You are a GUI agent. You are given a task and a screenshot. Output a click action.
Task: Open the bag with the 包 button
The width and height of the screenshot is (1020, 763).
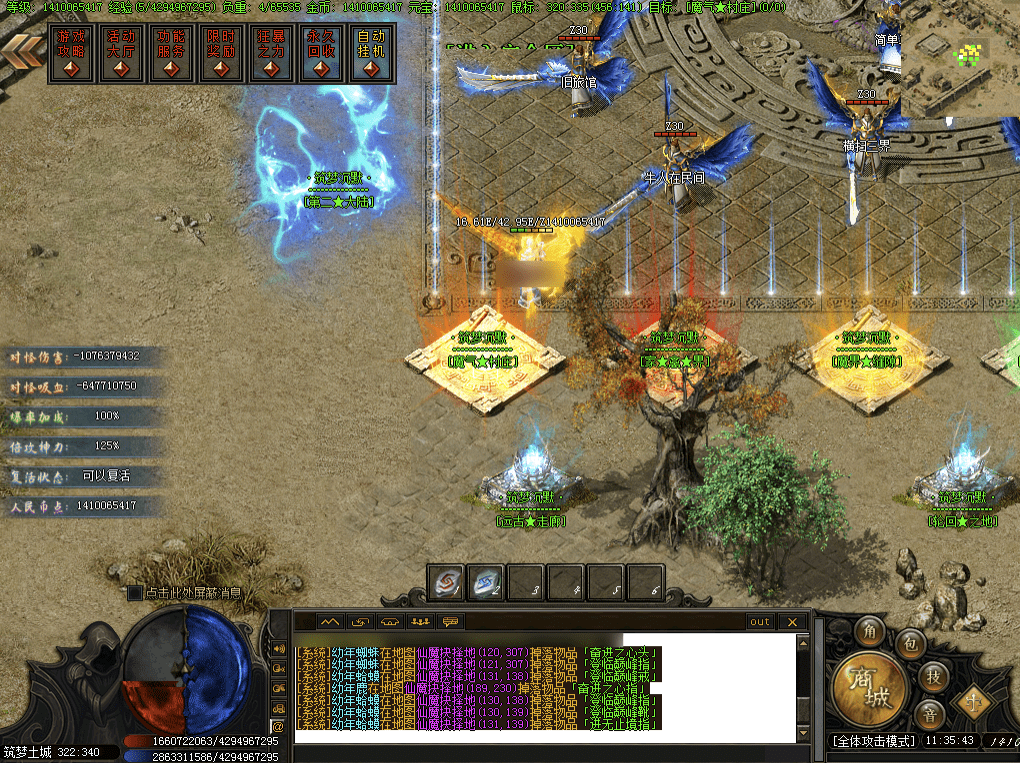908,642
